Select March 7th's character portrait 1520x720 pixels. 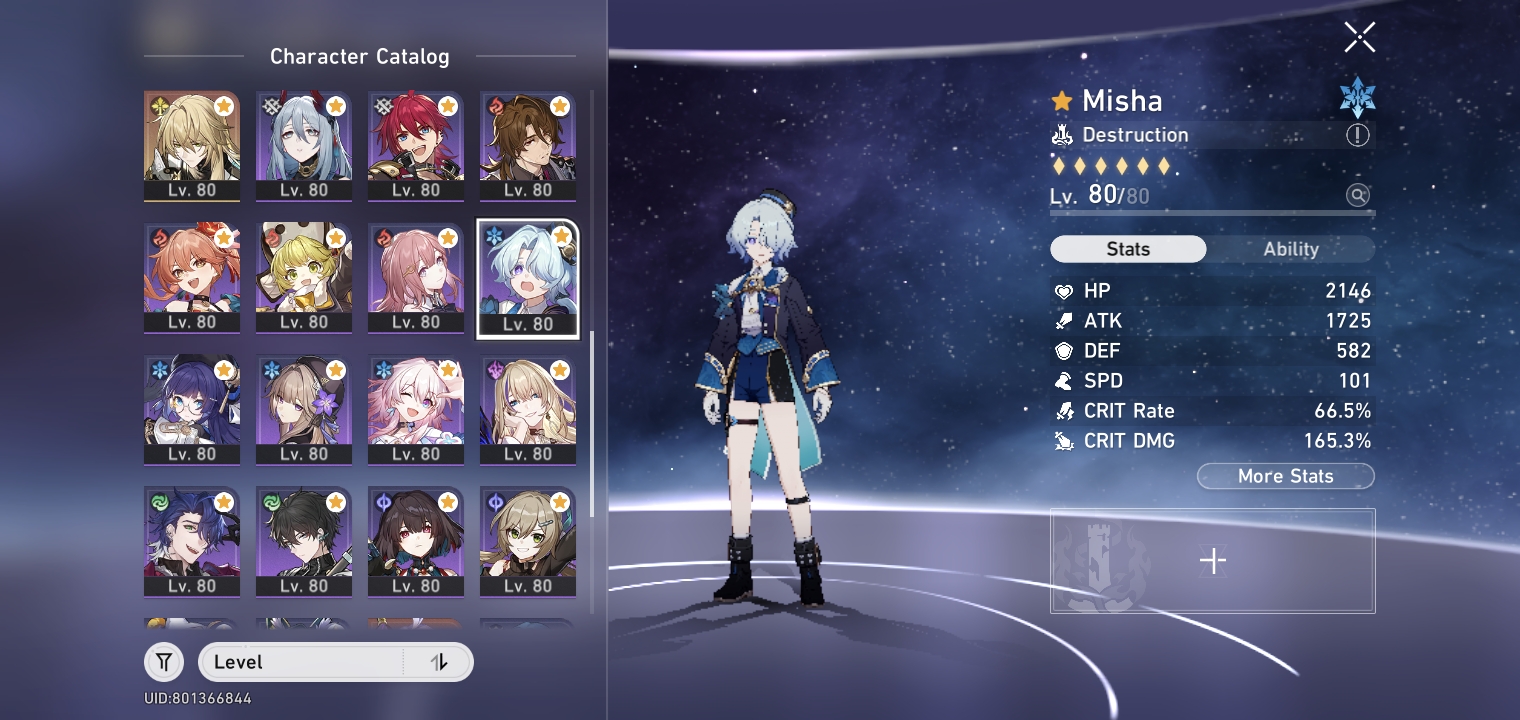coord(416,410)
